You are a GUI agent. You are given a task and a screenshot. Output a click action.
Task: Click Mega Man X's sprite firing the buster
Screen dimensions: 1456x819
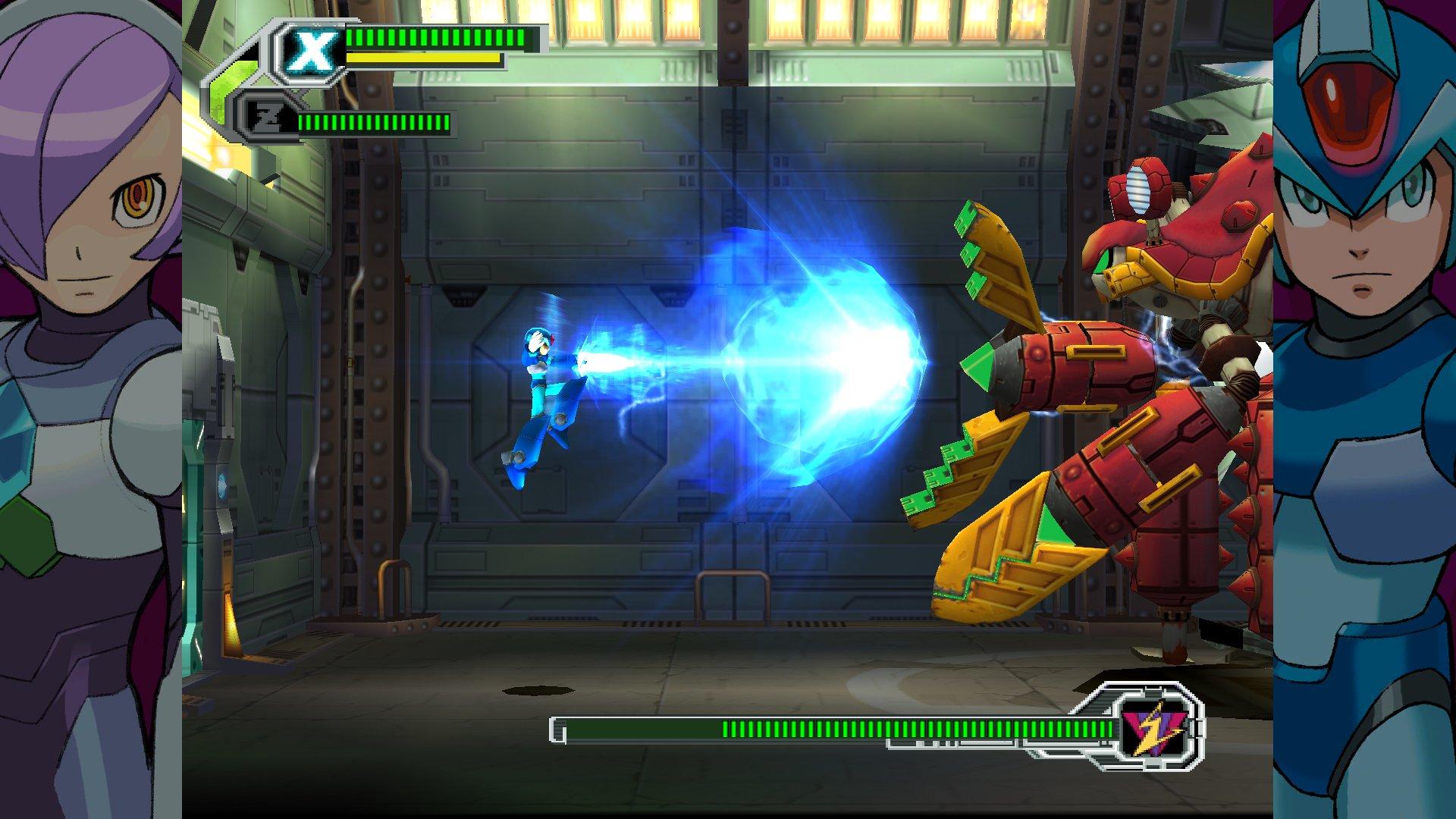[x=542, y=372]
